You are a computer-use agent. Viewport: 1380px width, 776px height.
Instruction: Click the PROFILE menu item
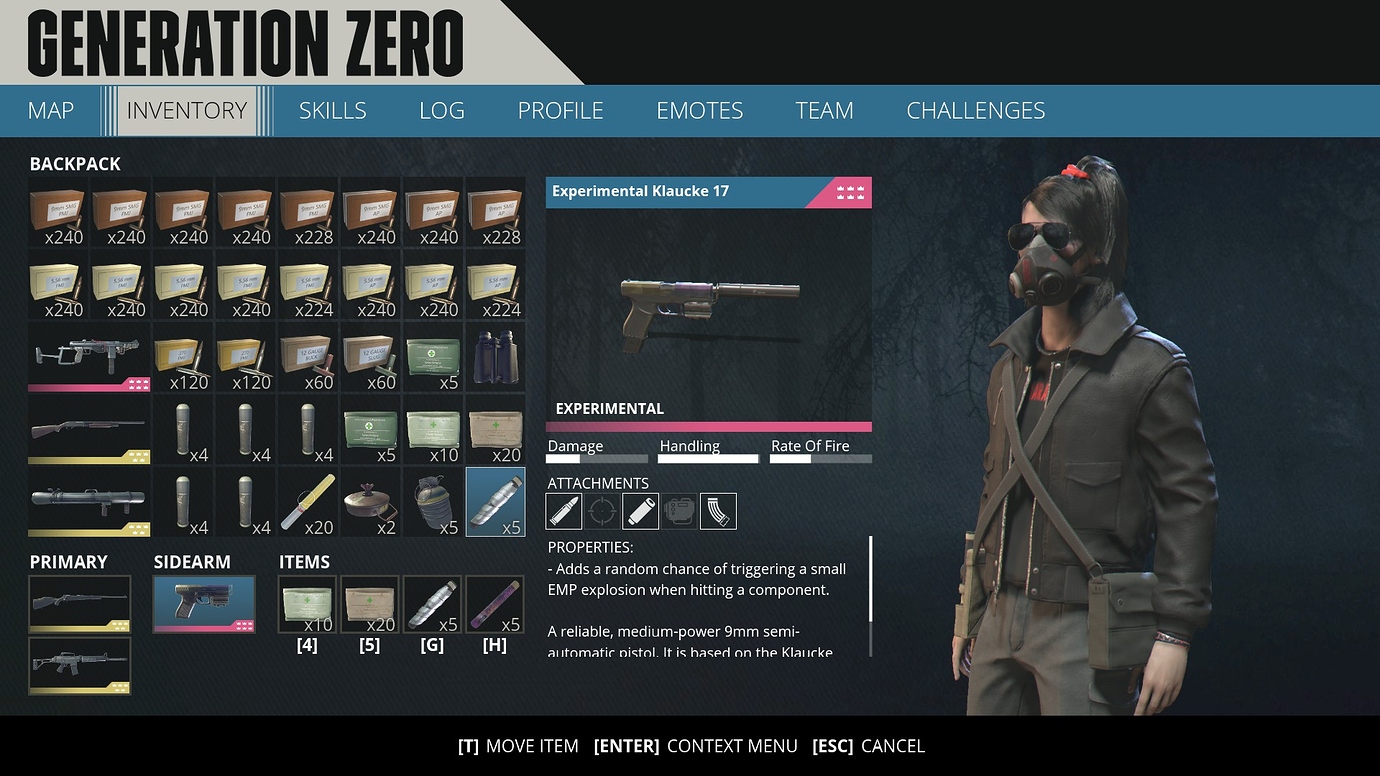click(x=560, y=110)
